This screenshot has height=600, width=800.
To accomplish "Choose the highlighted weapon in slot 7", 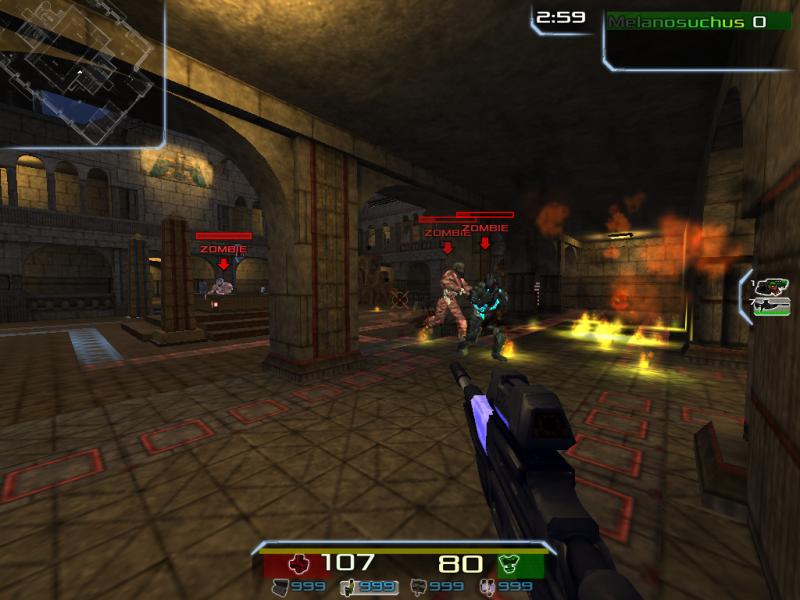I will (772, 306).
